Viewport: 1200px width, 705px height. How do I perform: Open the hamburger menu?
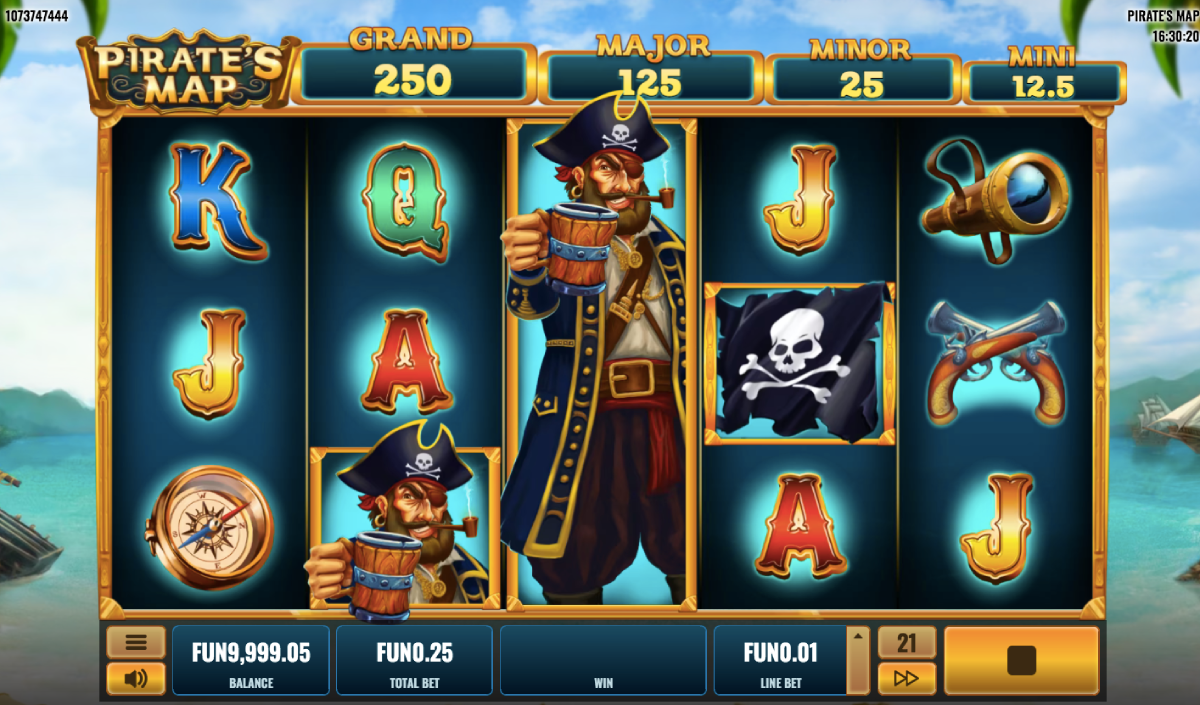tap(136, 642)
